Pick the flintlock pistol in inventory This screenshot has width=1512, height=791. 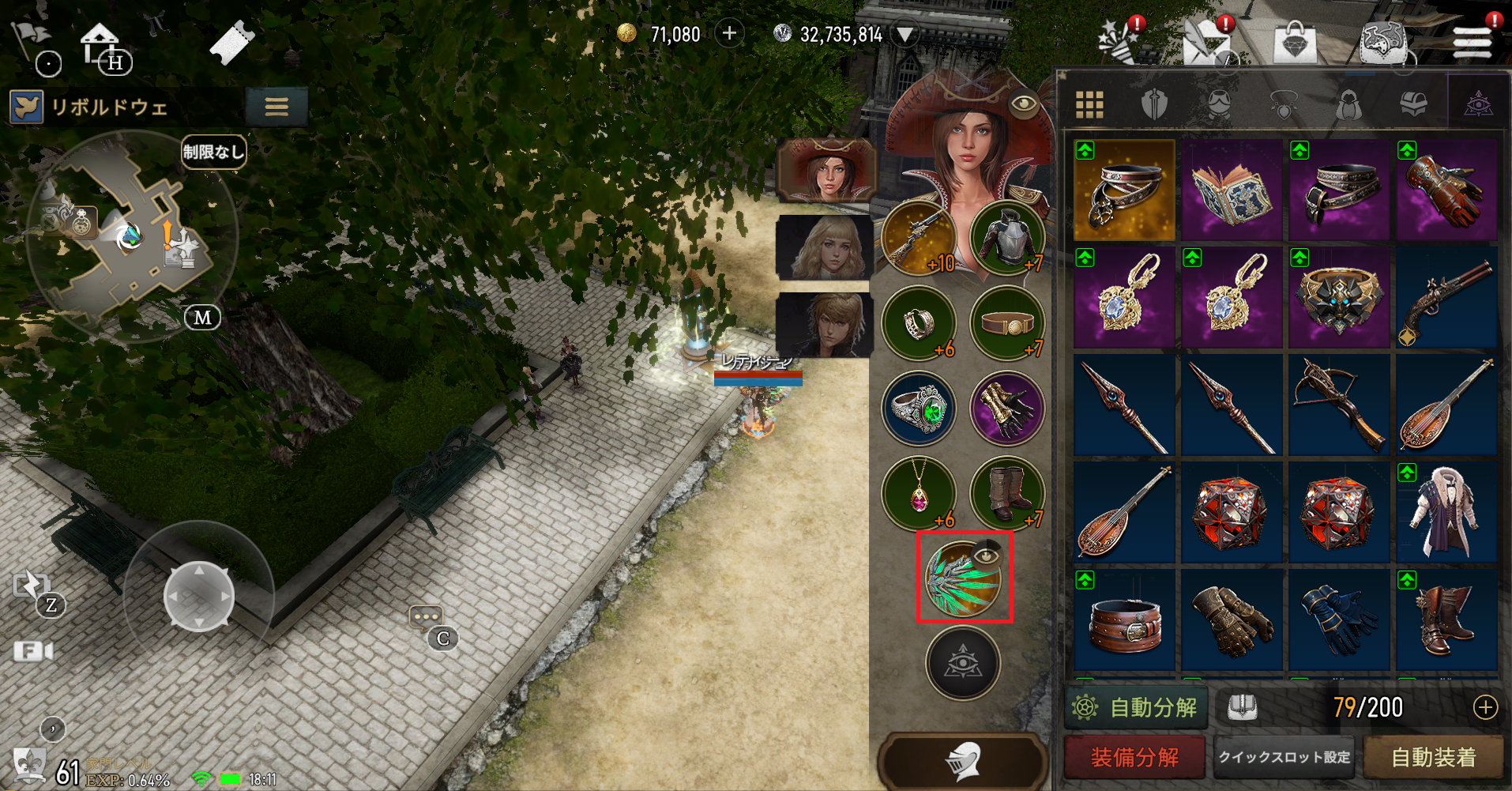click(x=1446, y=298)
